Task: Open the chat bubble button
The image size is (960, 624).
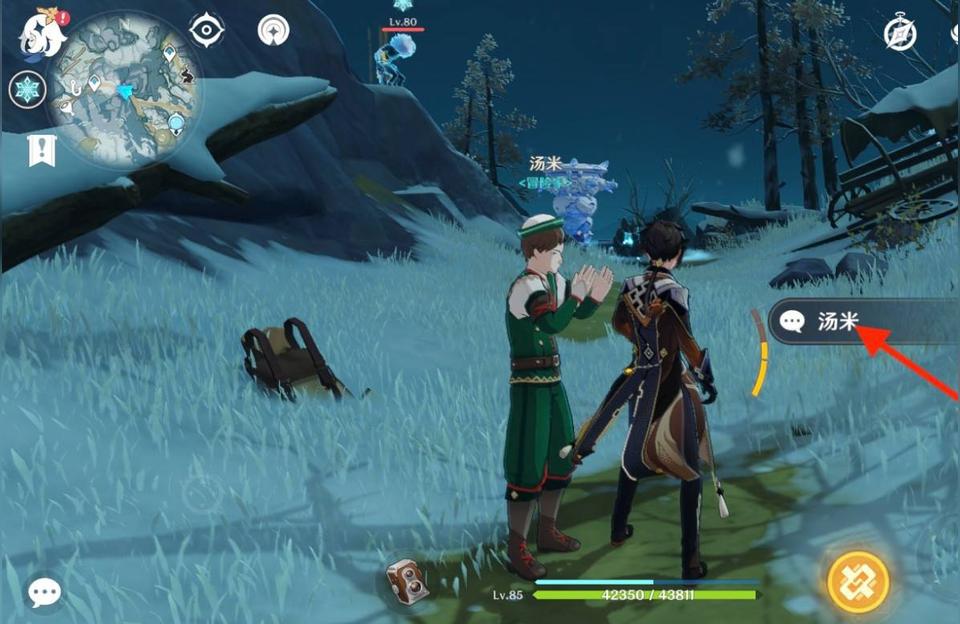Action: click(x=44, y=592)
